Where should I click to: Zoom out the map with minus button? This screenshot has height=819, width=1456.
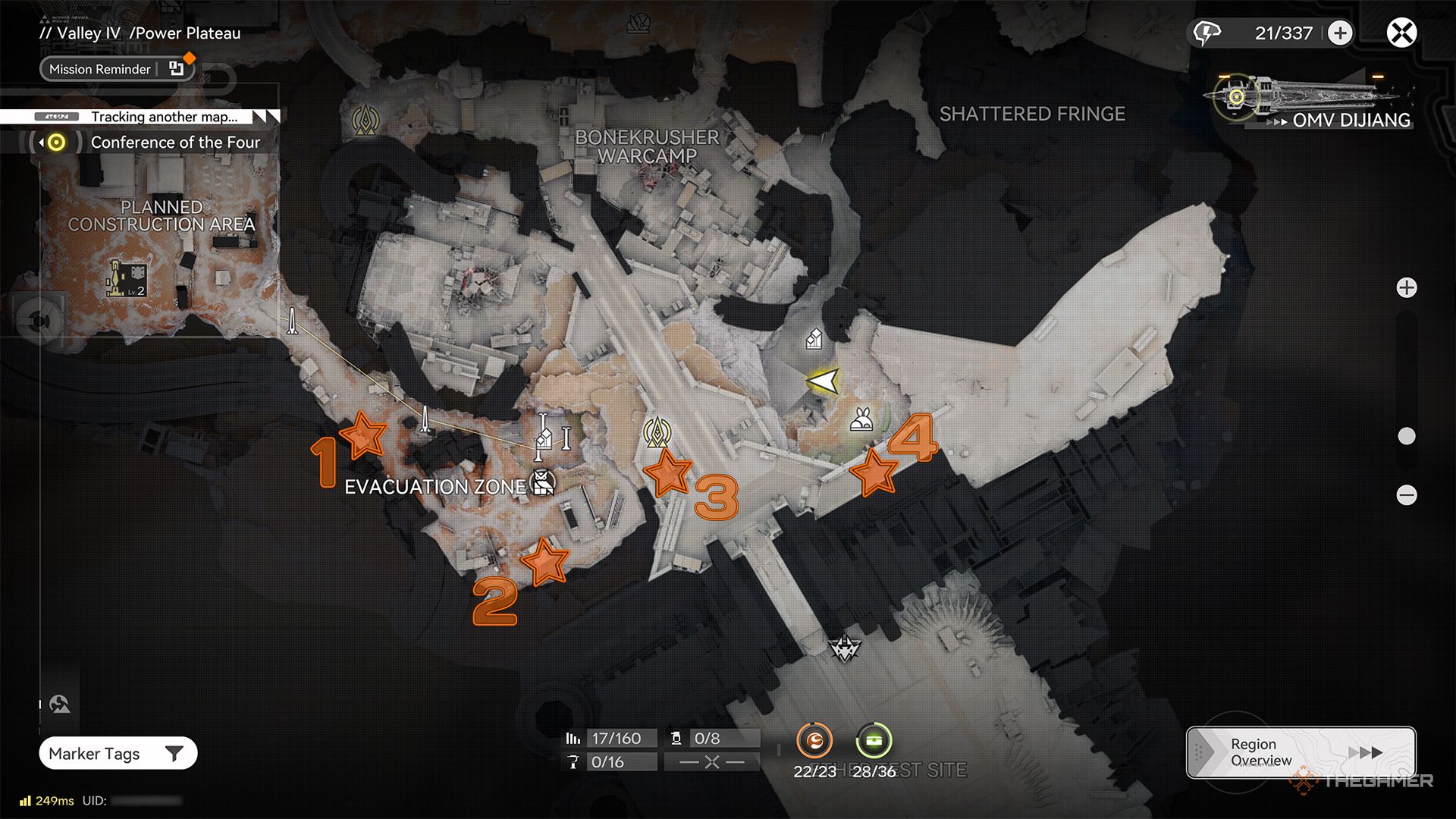(1407, 495)
